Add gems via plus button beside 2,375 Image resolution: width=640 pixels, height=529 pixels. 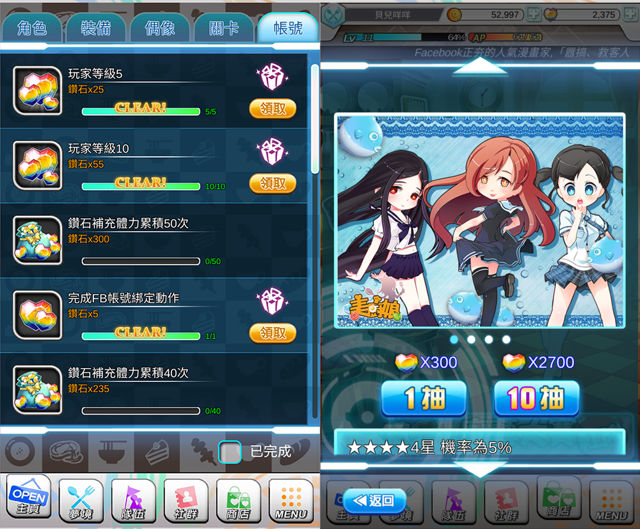point(629,14)
